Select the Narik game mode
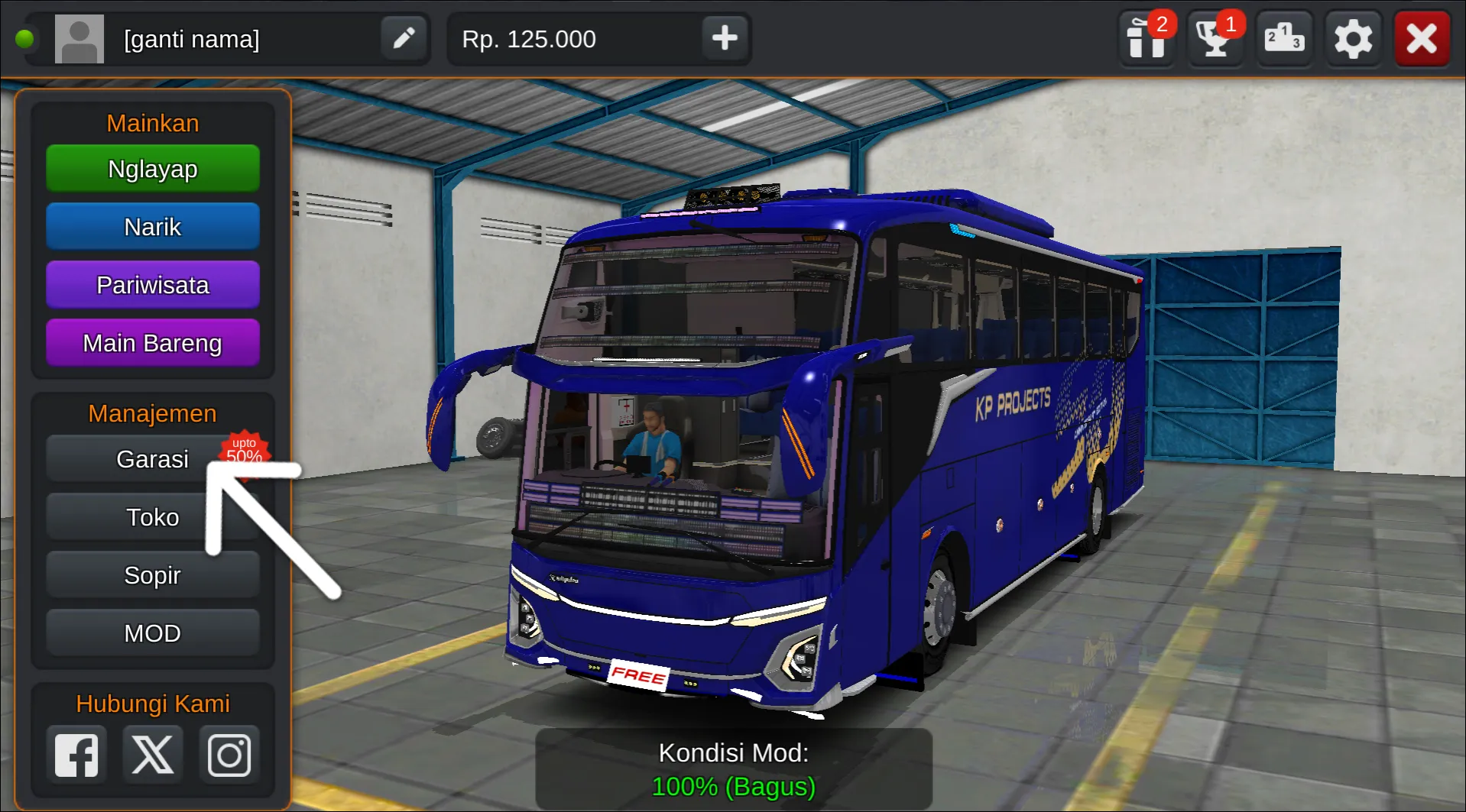The height and width of the screenshot is (812, 1466). tap(152, 226)
